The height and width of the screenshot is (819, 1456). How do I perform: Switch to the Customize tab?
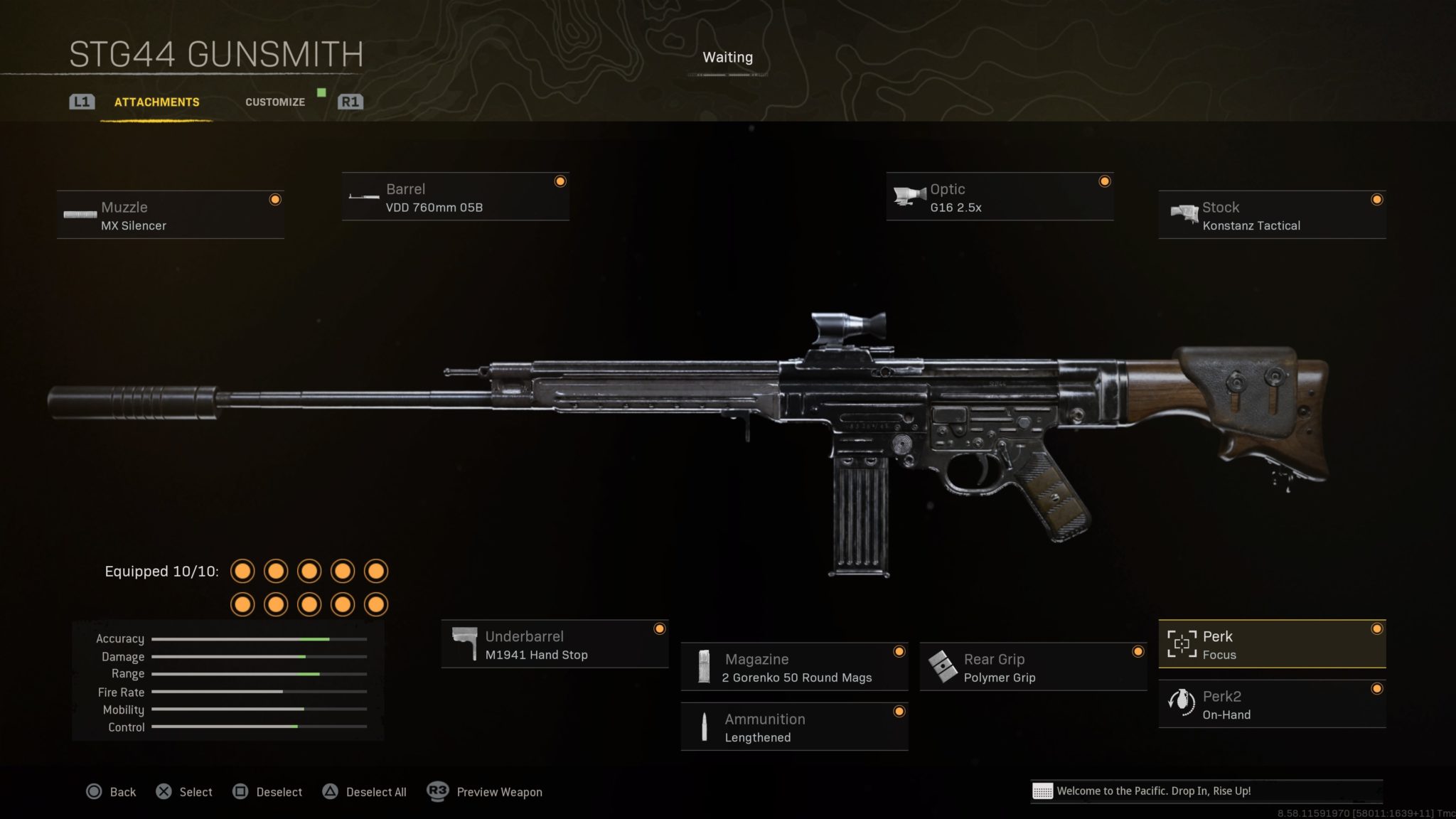click(x=274, y=102)
